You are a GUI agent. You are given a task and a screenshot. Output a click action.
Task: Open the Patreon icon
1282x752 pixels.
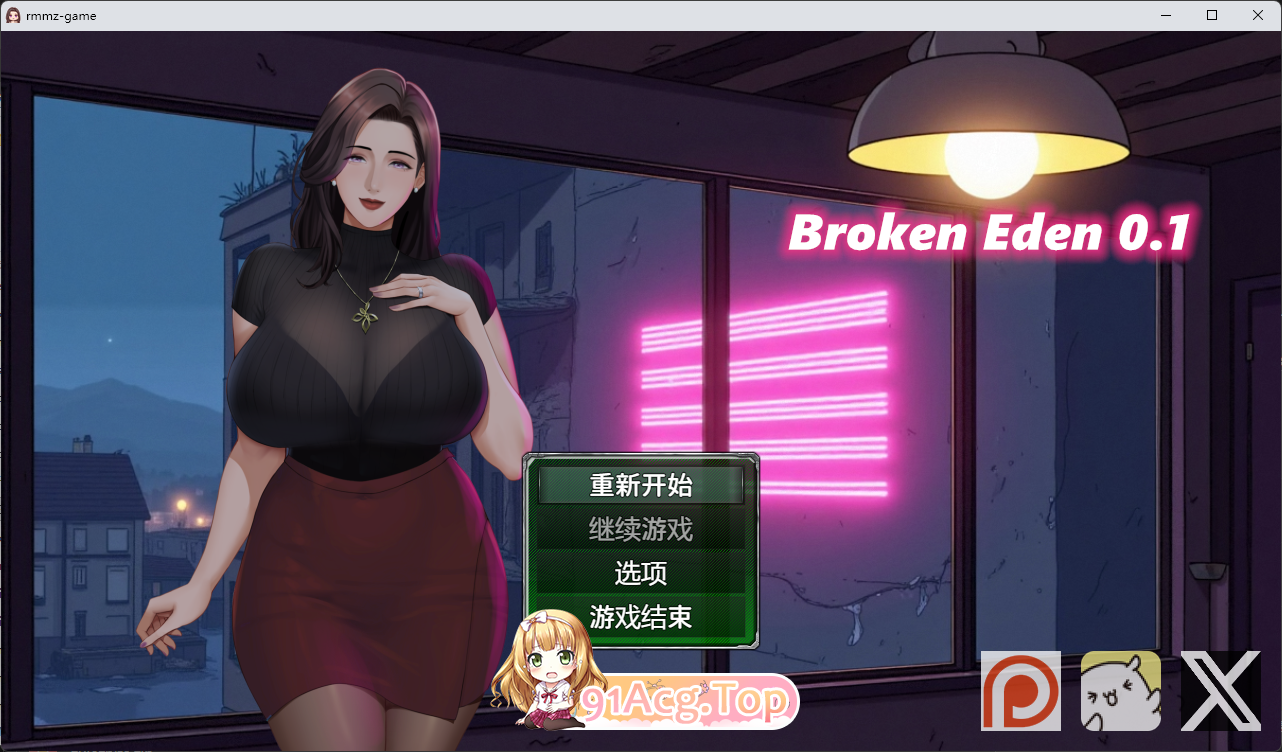[x=1021, y=690]
